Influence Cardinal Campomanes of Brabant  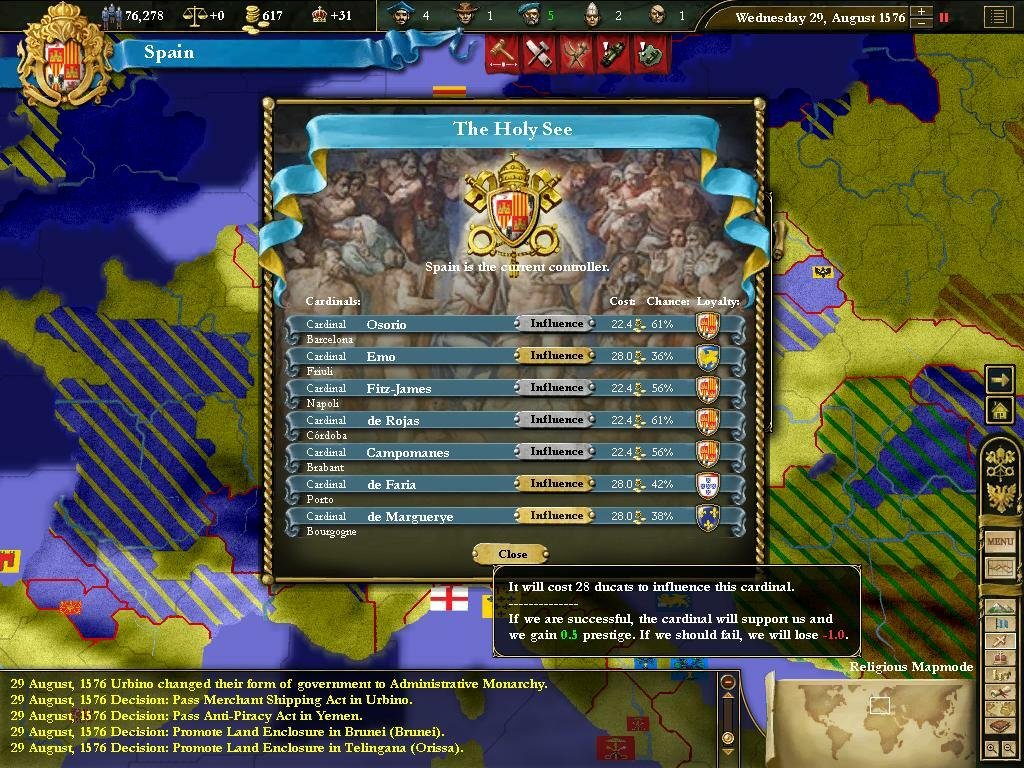pos(556,452)
